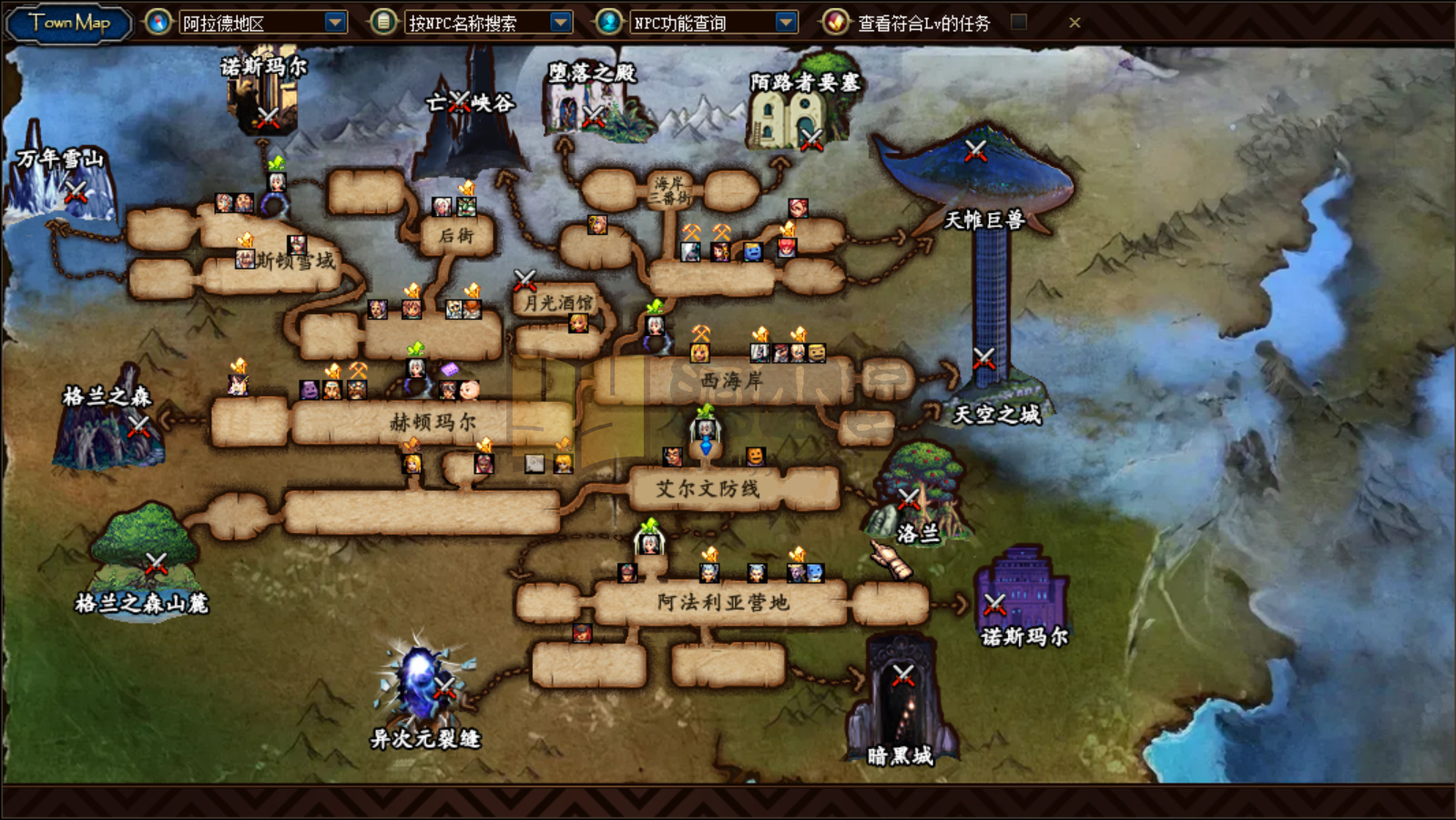Screen dimensions: 1456x820
Task: Close the Town Map window
Action: pos(1074,23)
